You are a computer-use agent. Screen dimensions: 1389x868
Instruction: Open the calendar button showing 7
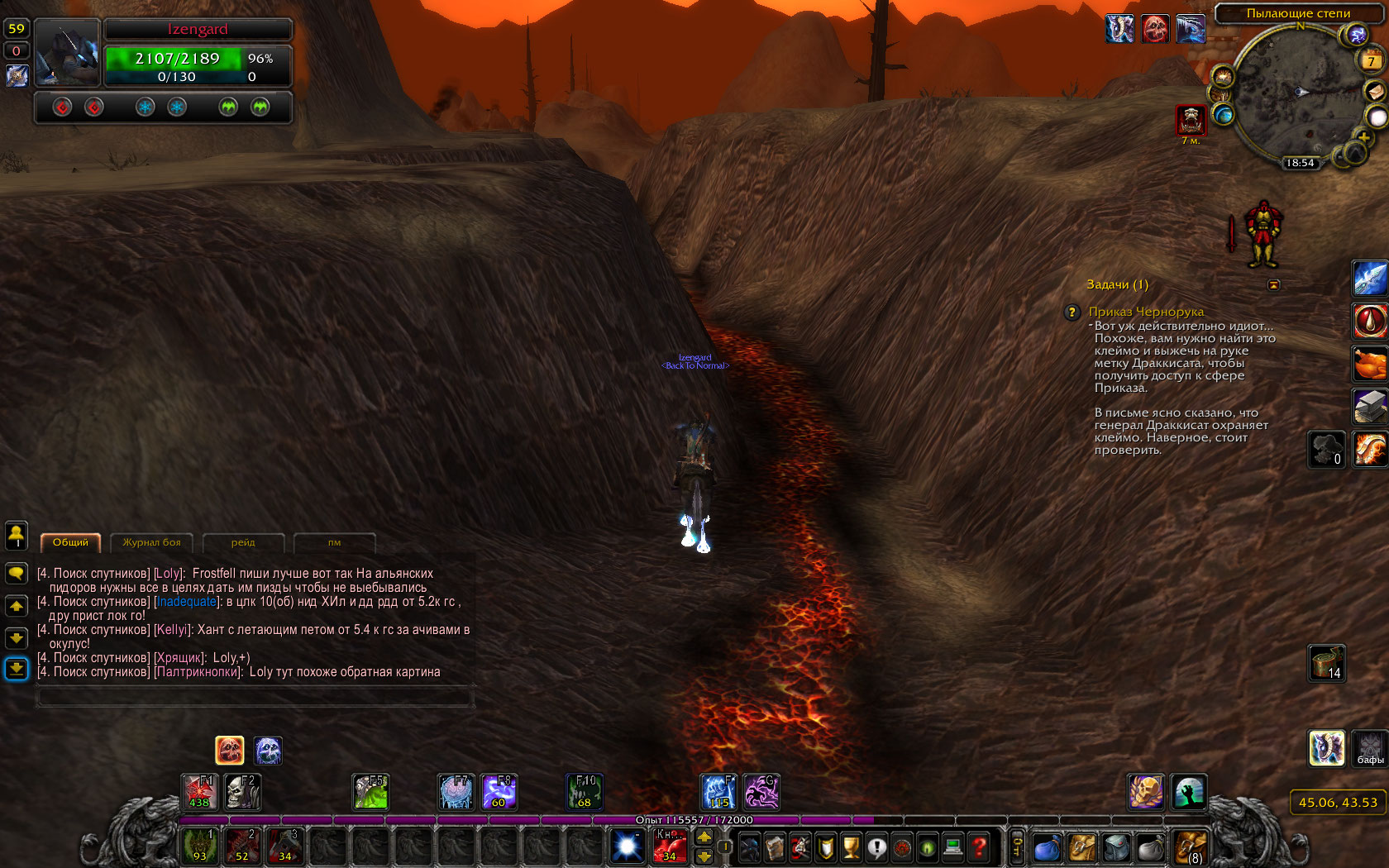click(x=1371, y=60)
